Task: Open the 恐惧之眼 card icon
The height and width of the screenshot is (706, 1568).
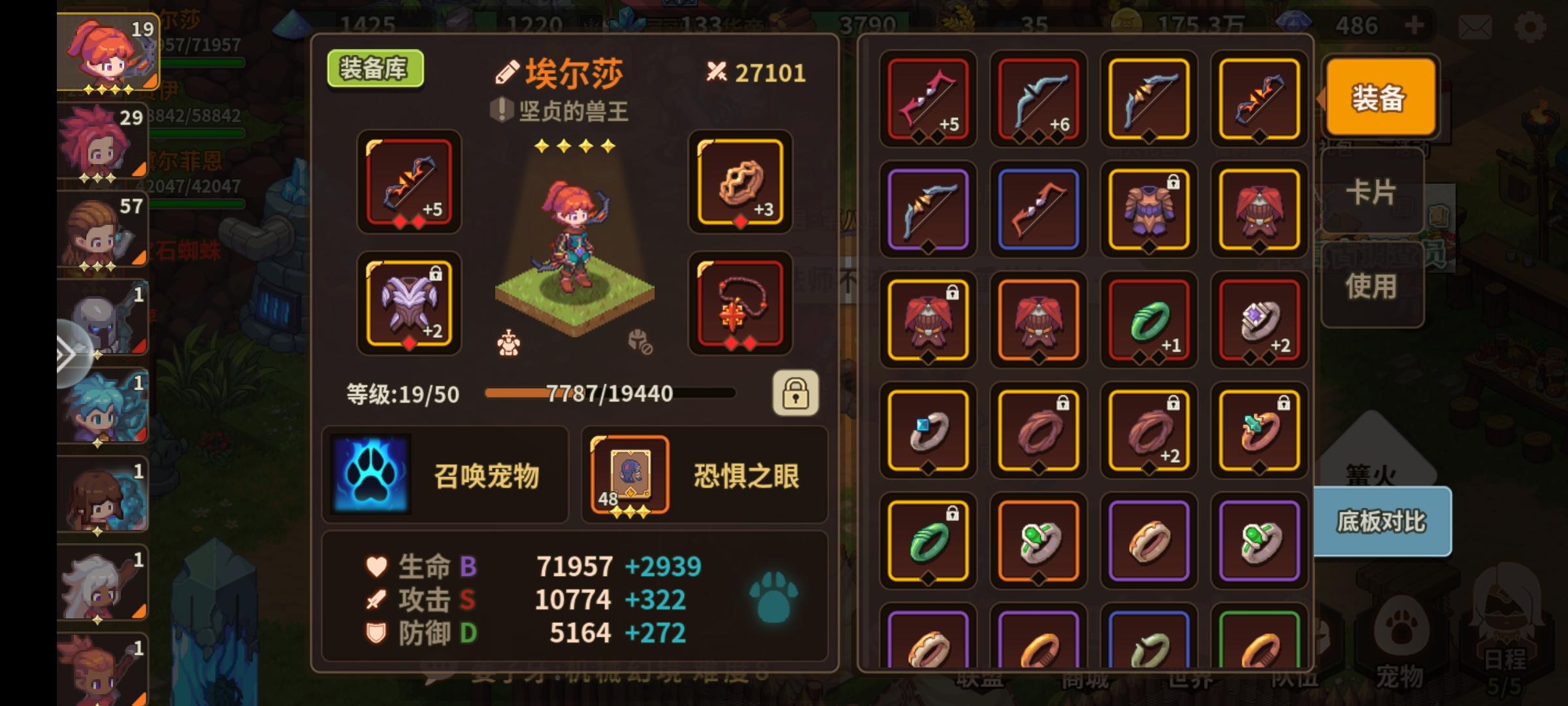Action: [x=629, y=475]
